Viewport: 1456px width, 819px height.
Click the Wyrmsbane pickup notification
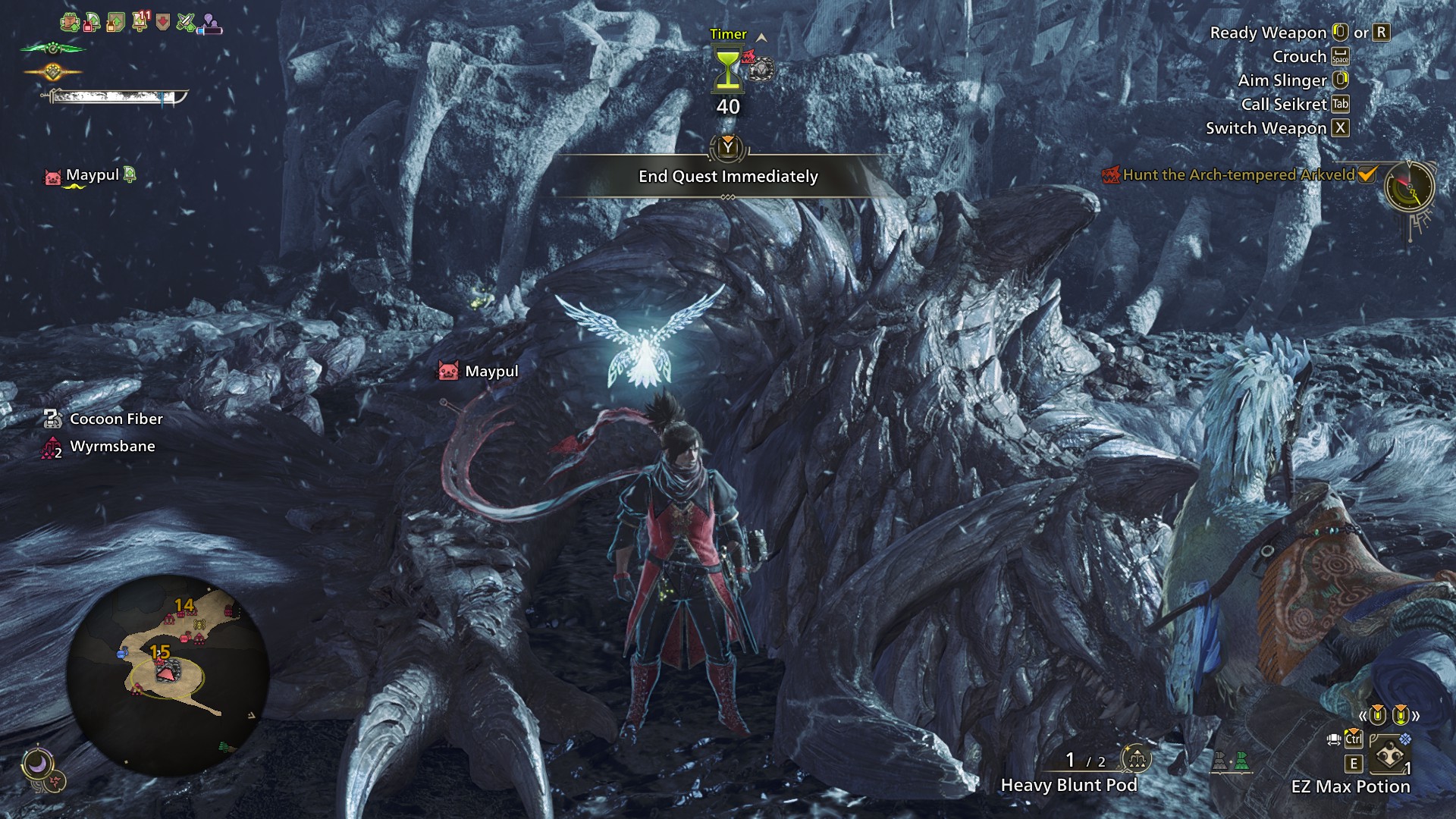111,447
